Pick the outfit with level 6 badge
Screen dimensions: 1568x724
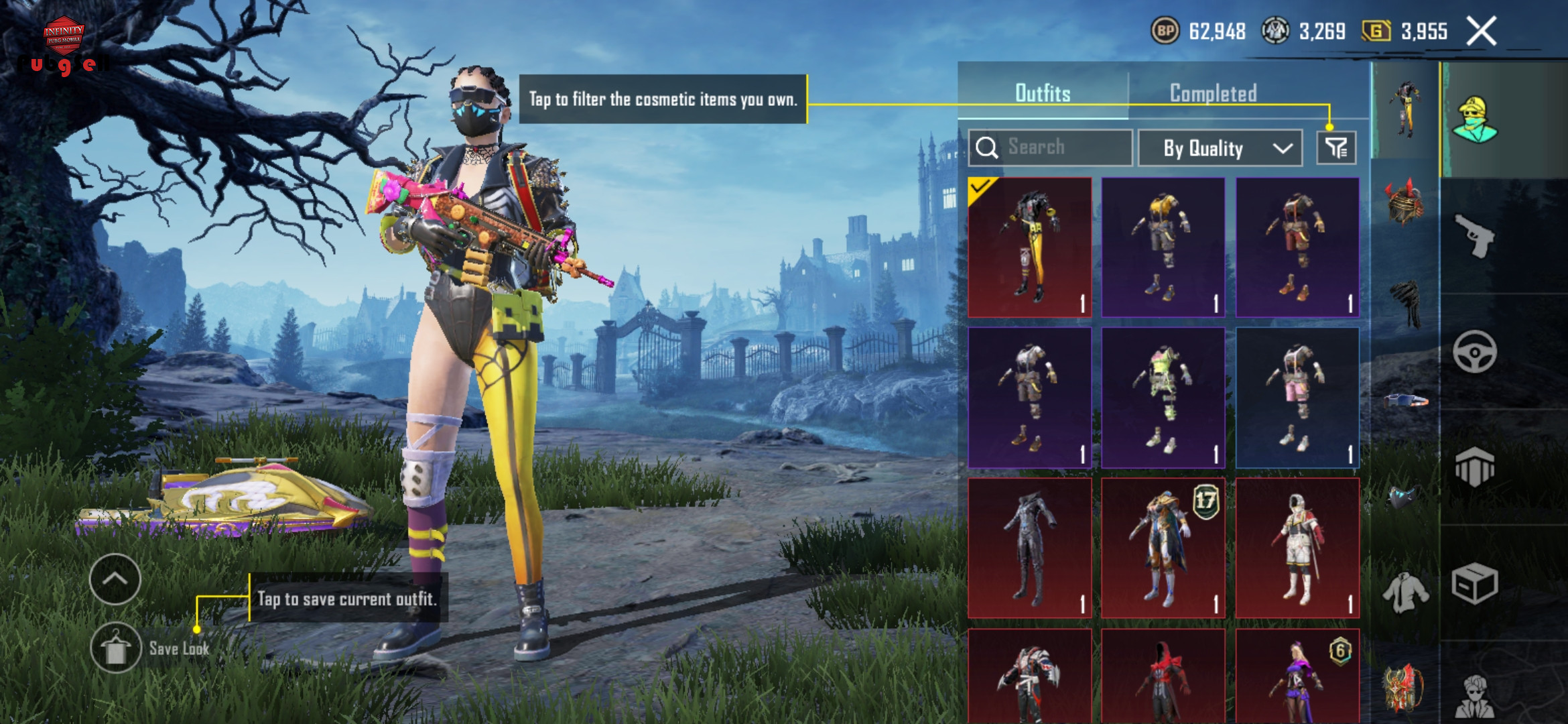(1297, 676)
